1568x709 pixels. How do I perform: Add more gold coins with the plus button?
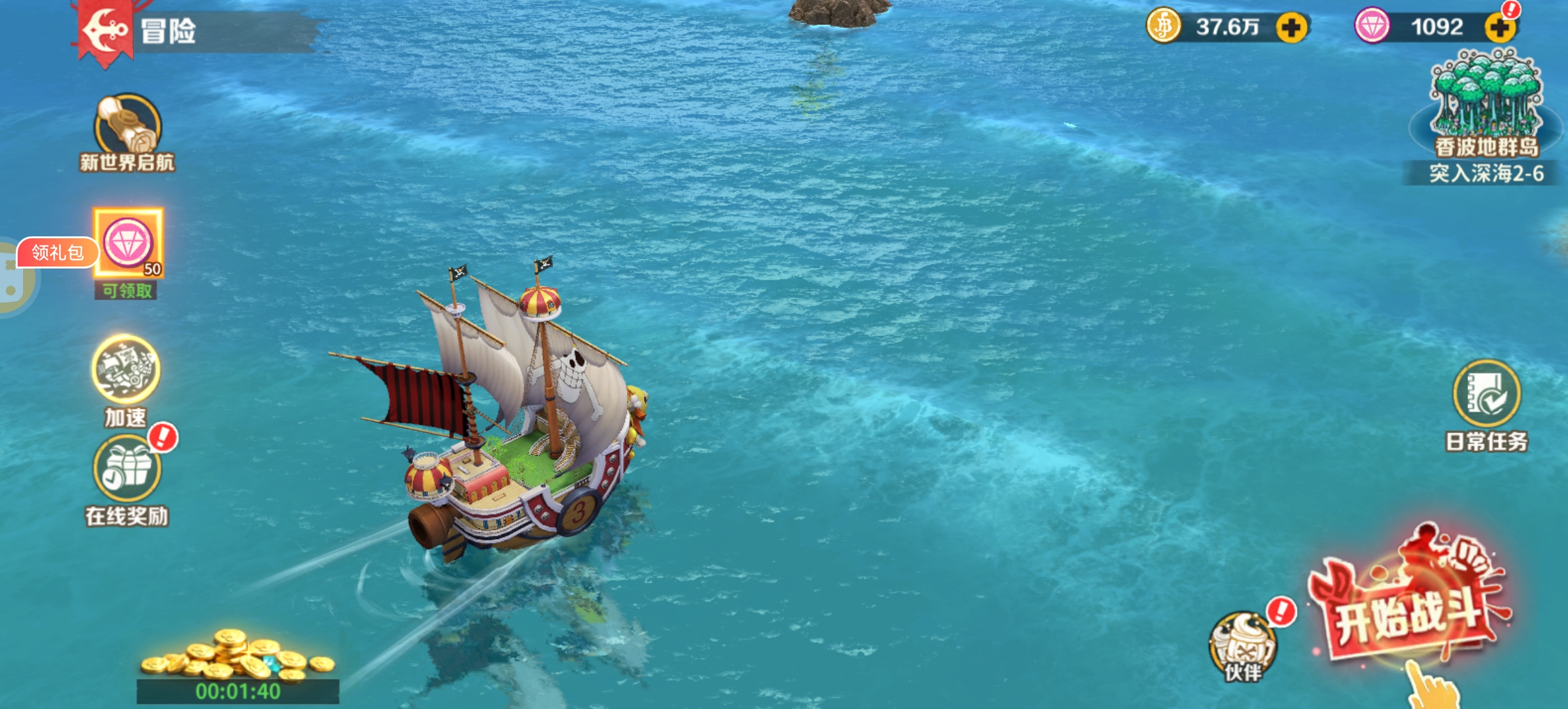click(x=1292, y=28)
